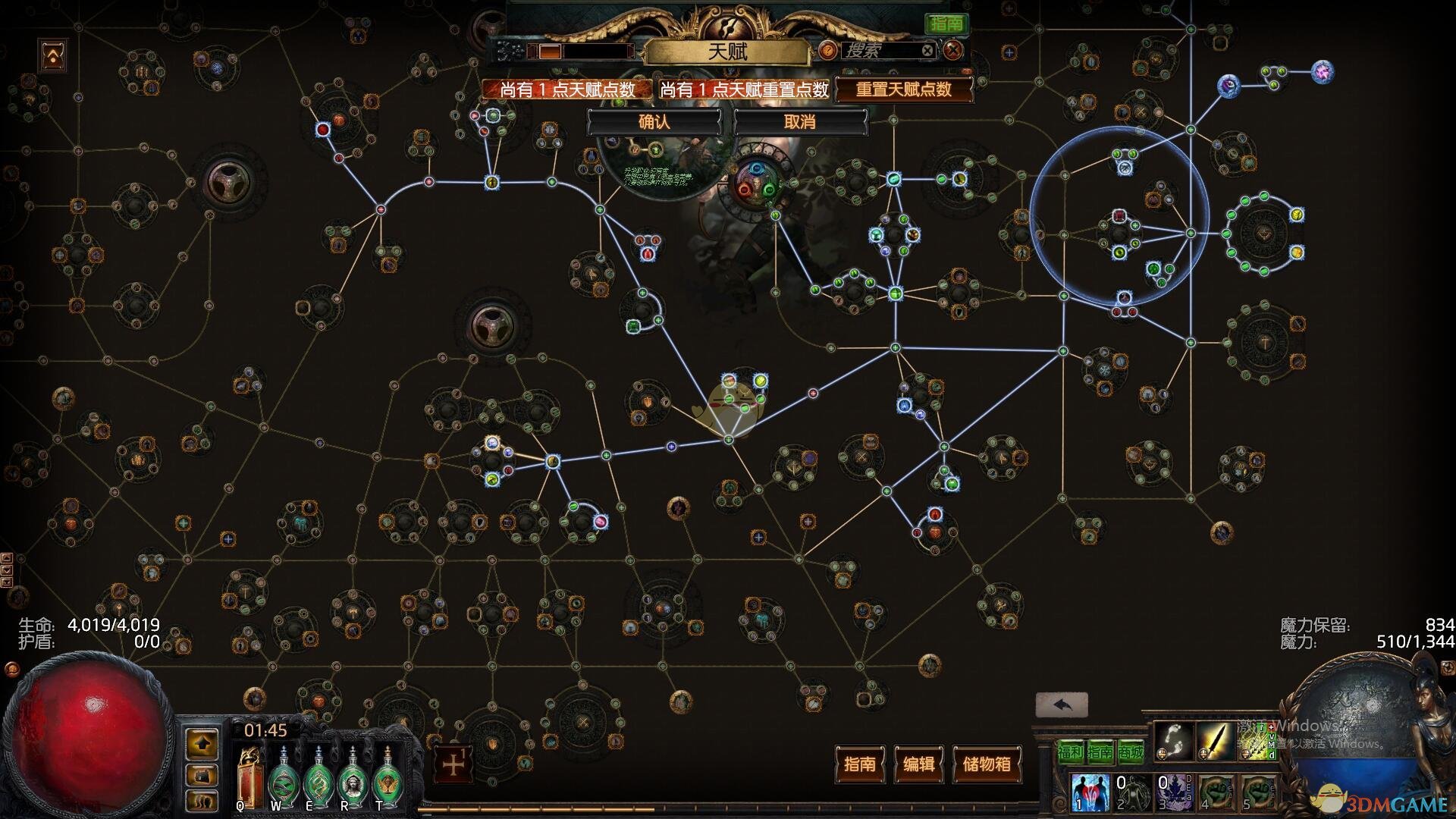Open the 储物箱 stash button
The width and height of the screenshot is (1456, 819).
(x=987, y=764)
